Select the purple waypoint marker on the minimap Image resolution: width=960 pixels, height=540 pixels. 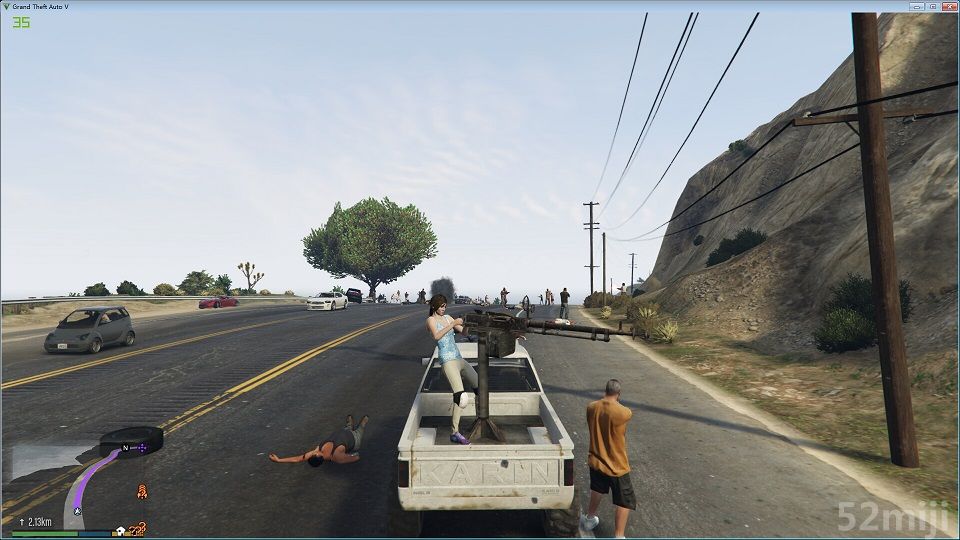(142, 448)
